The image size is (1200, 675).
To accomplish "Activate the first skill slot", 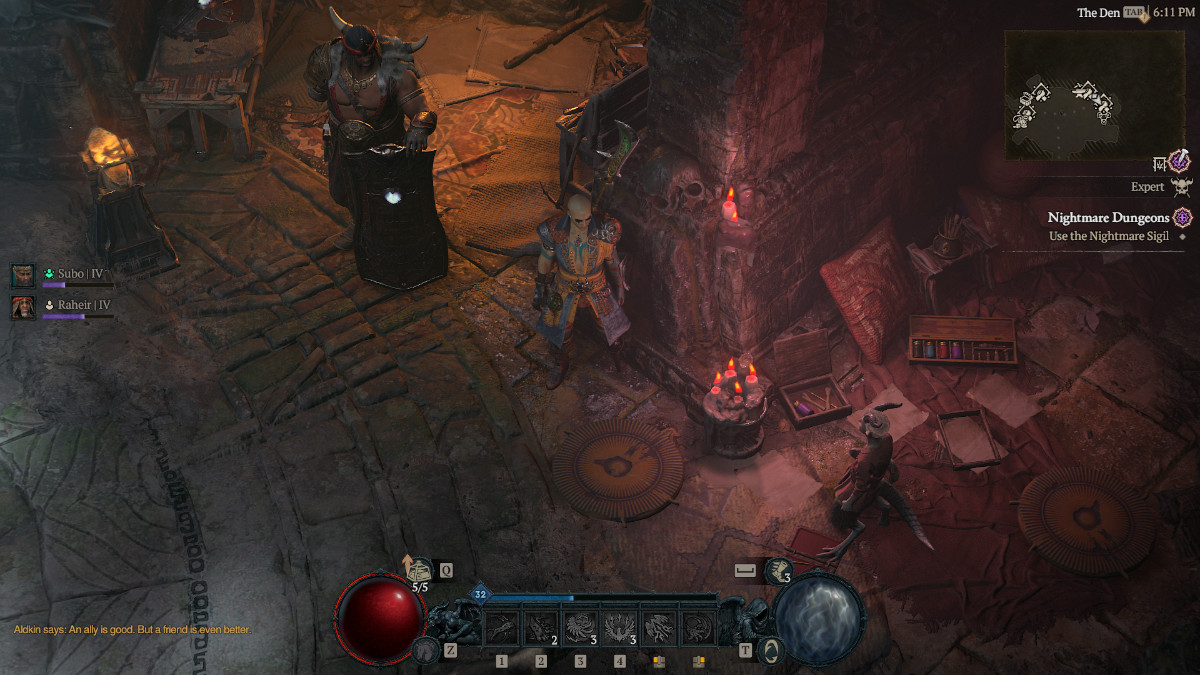I will (501, 627).
